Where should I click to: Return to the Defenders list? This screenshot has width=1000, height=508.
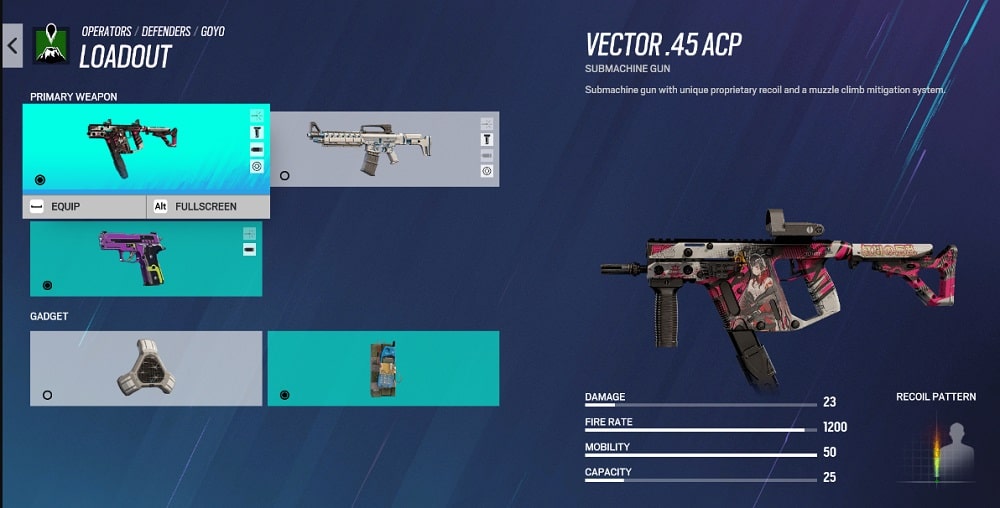pyautogui.click(x=166, y=32)
